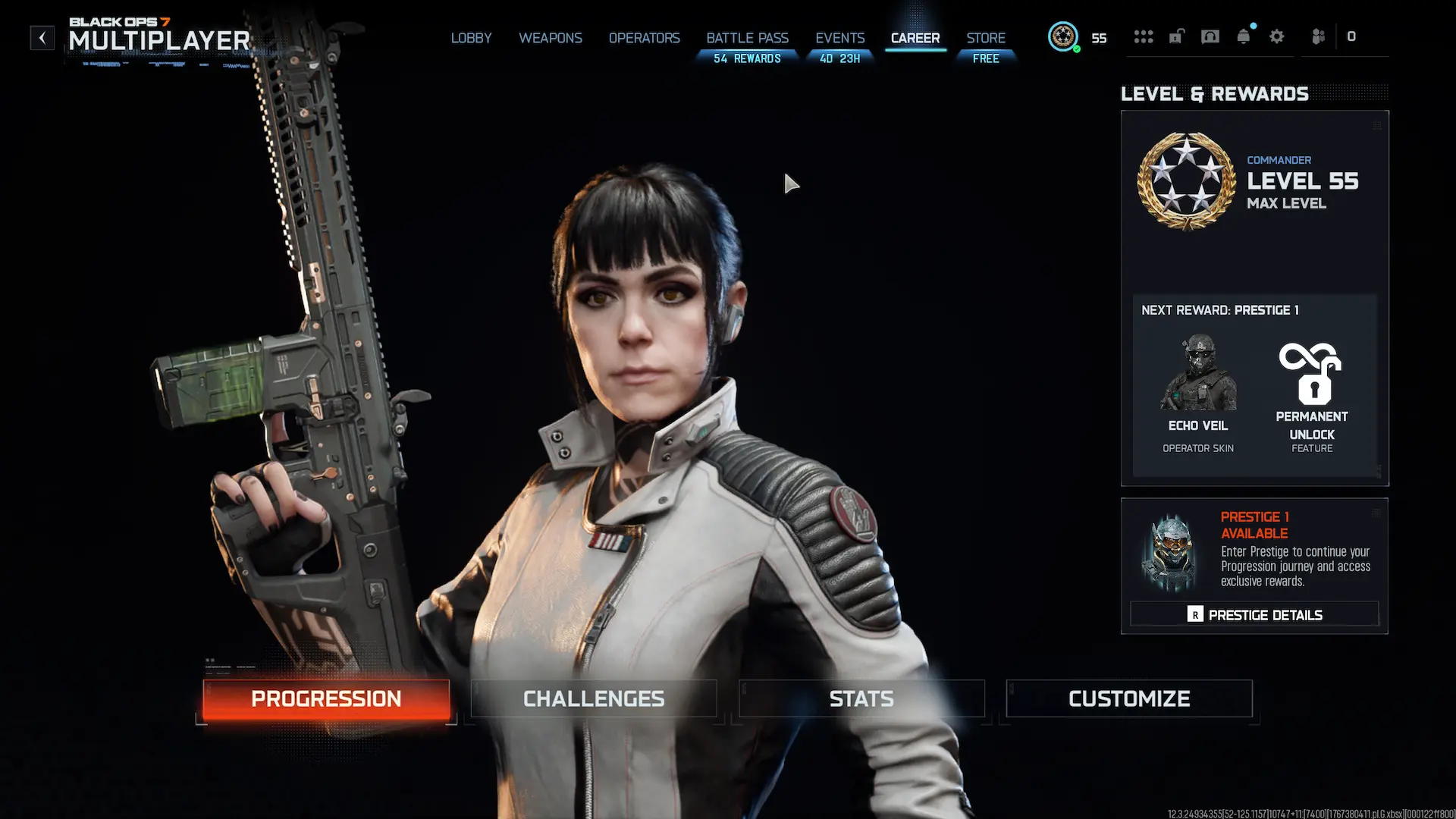Image resolution: width=1456 pixels, height=819 pixels.
Task: Click the player rank emblem showing 55
Action: coord(1064,37)
